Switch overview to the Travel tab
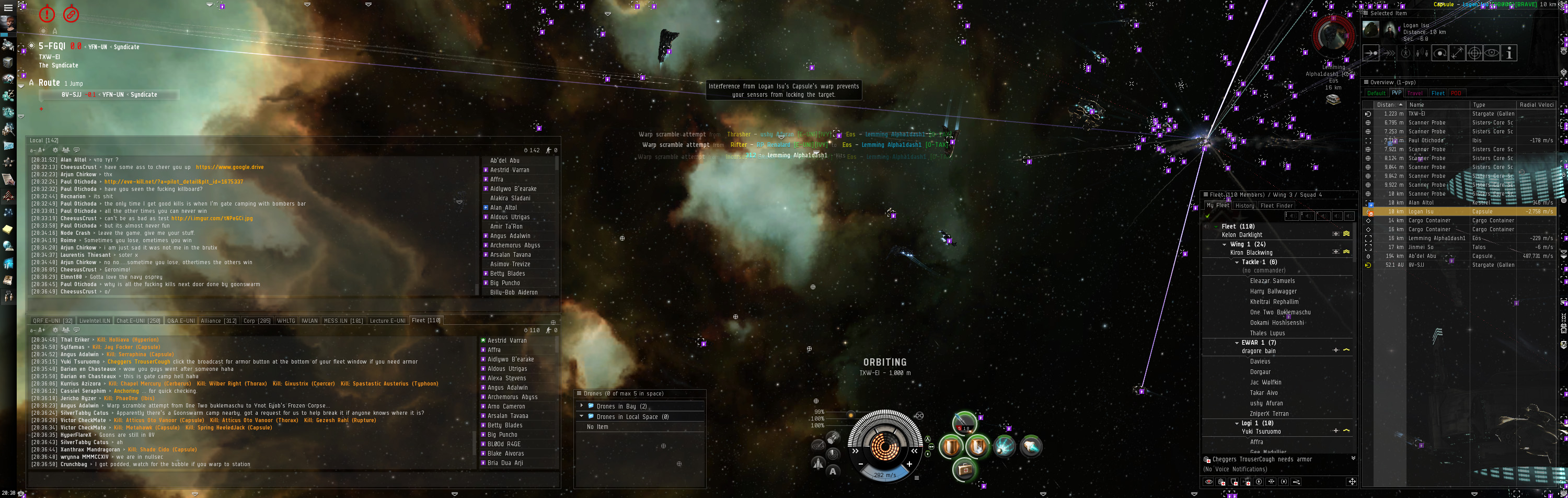Image resolution: width=1568 pixels, height=498 pixels. point(1415,93)
